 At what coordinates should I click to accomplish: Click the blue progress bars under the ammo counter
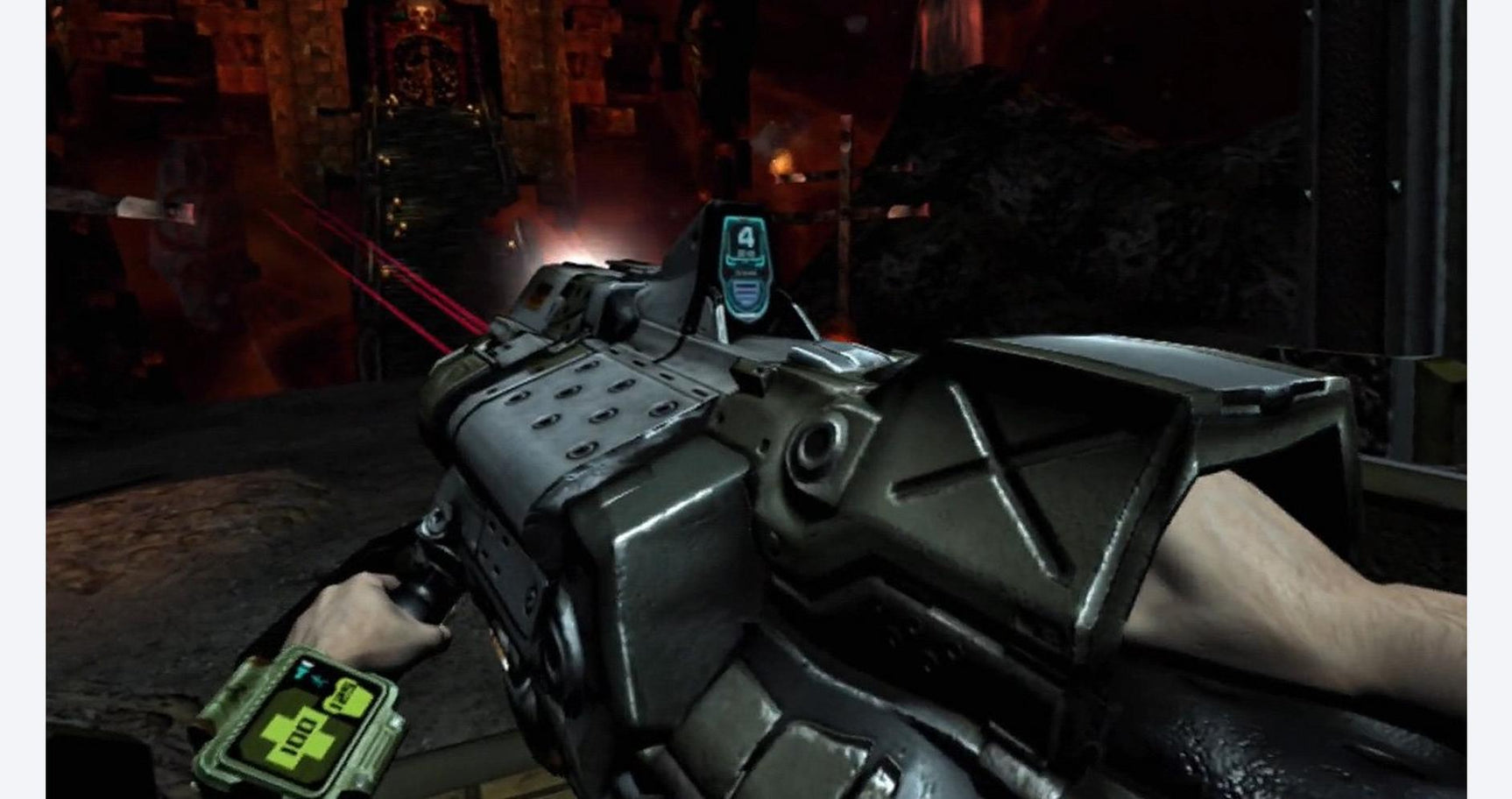745,293
